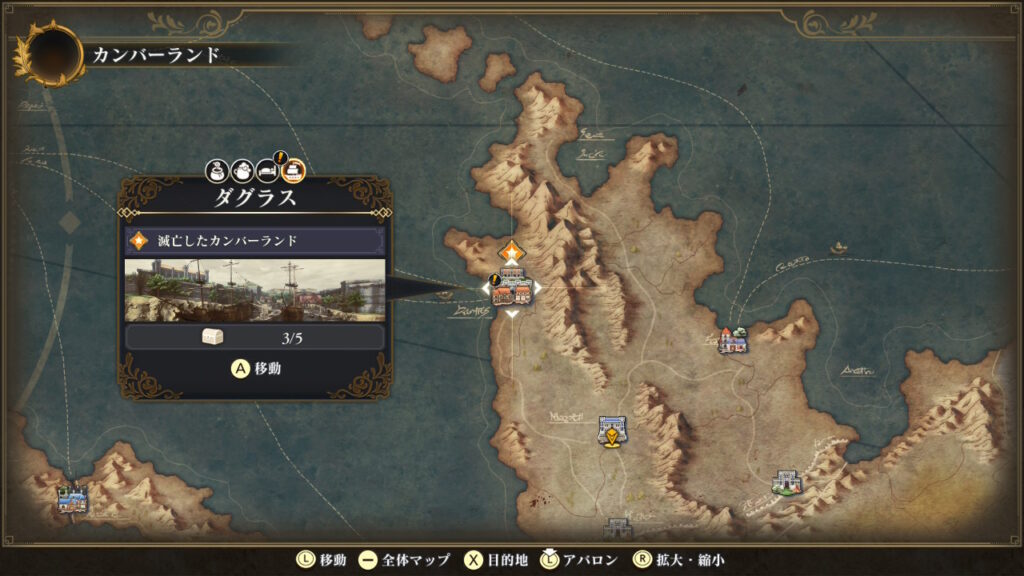
Task: Select the highlighted ship facility icon
Action: pyautogui.click(x=292, y=171)
